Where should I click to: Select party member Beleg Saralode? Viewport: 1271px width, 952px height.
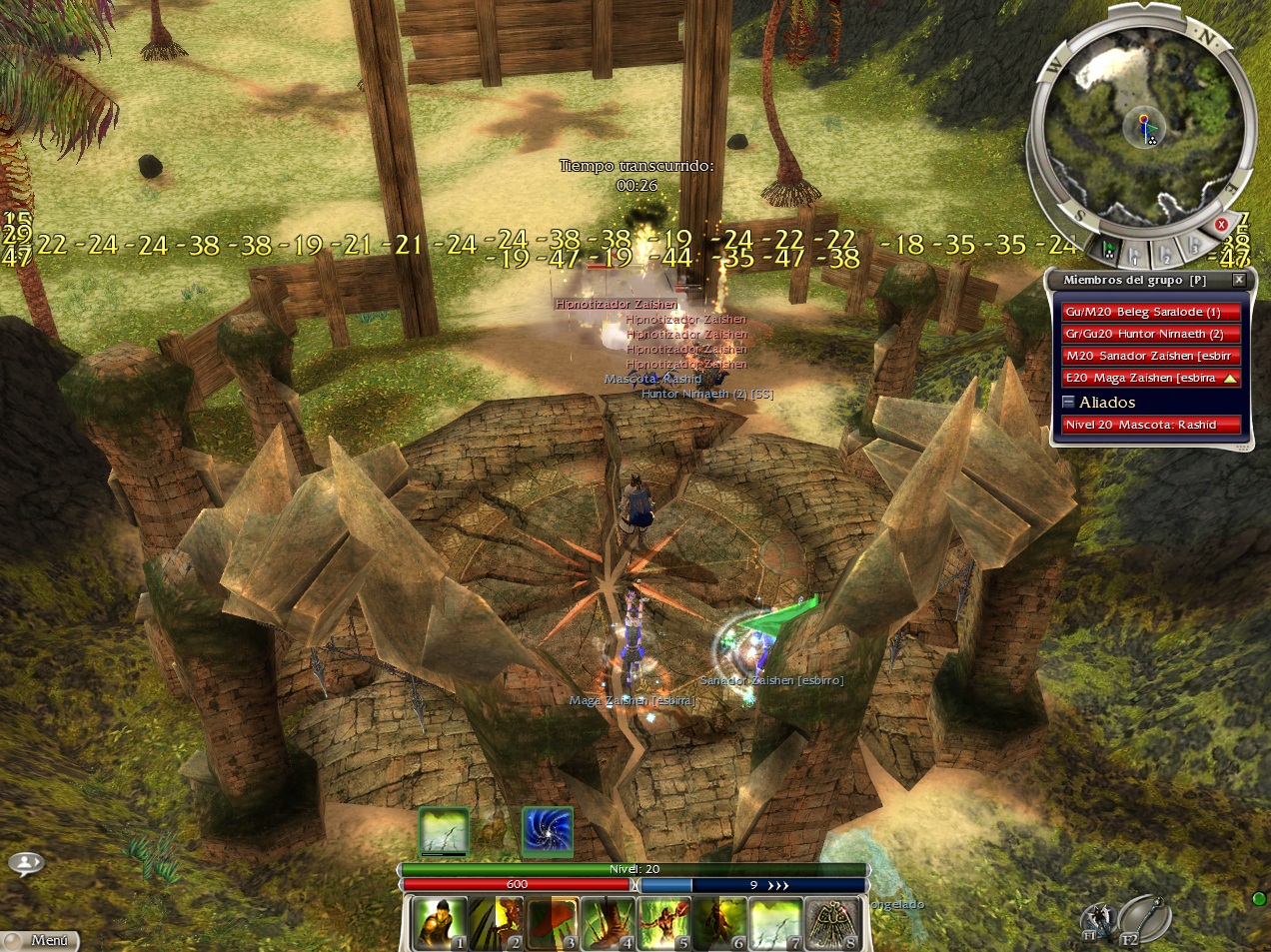1150,312
